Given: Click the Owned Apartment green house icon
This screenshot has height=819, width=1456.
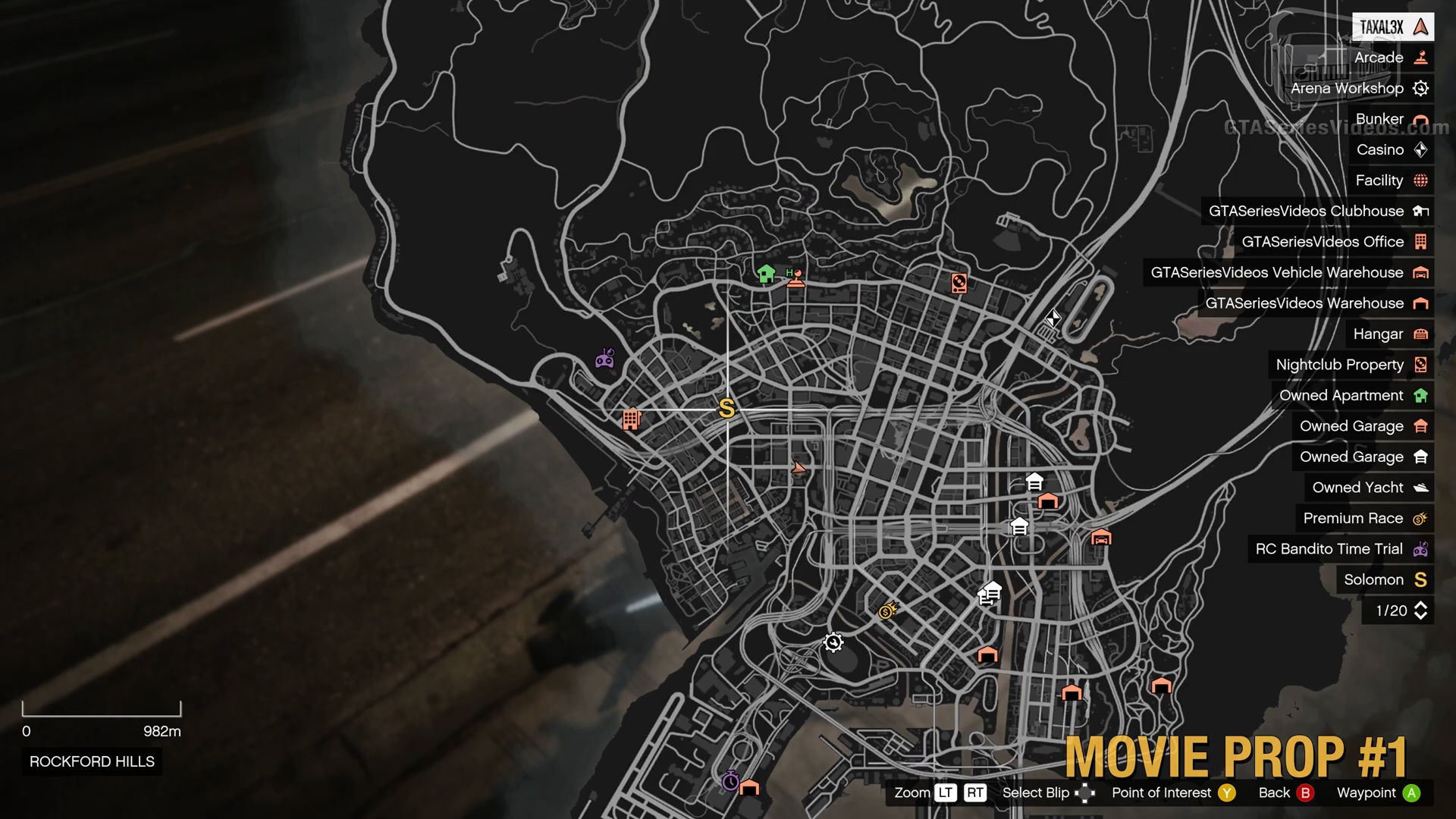Looking at the screenshot, I should 1421,395.
